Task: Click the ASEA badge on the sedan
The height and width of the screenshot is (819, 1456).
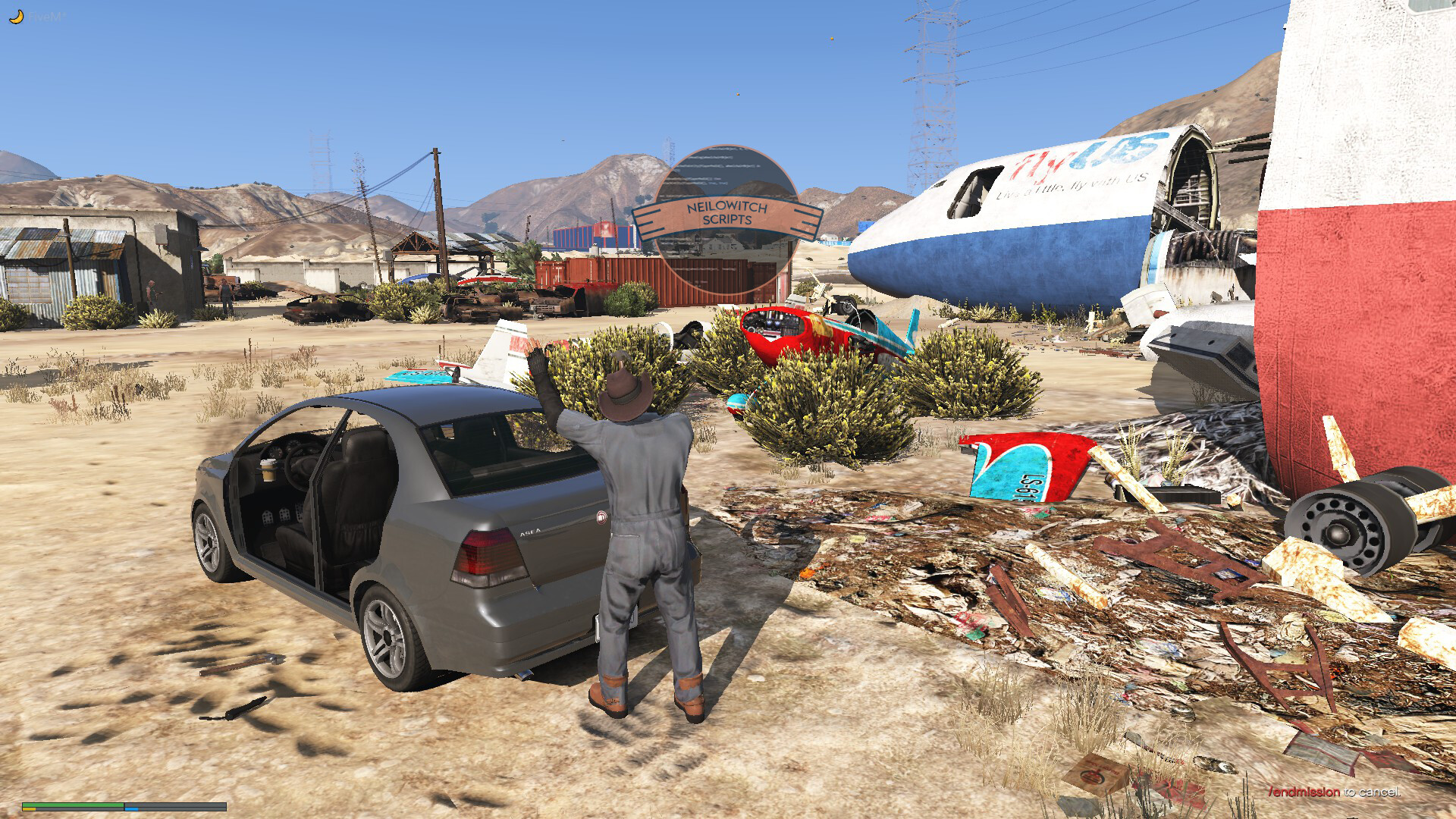Action: click(529, 533)
